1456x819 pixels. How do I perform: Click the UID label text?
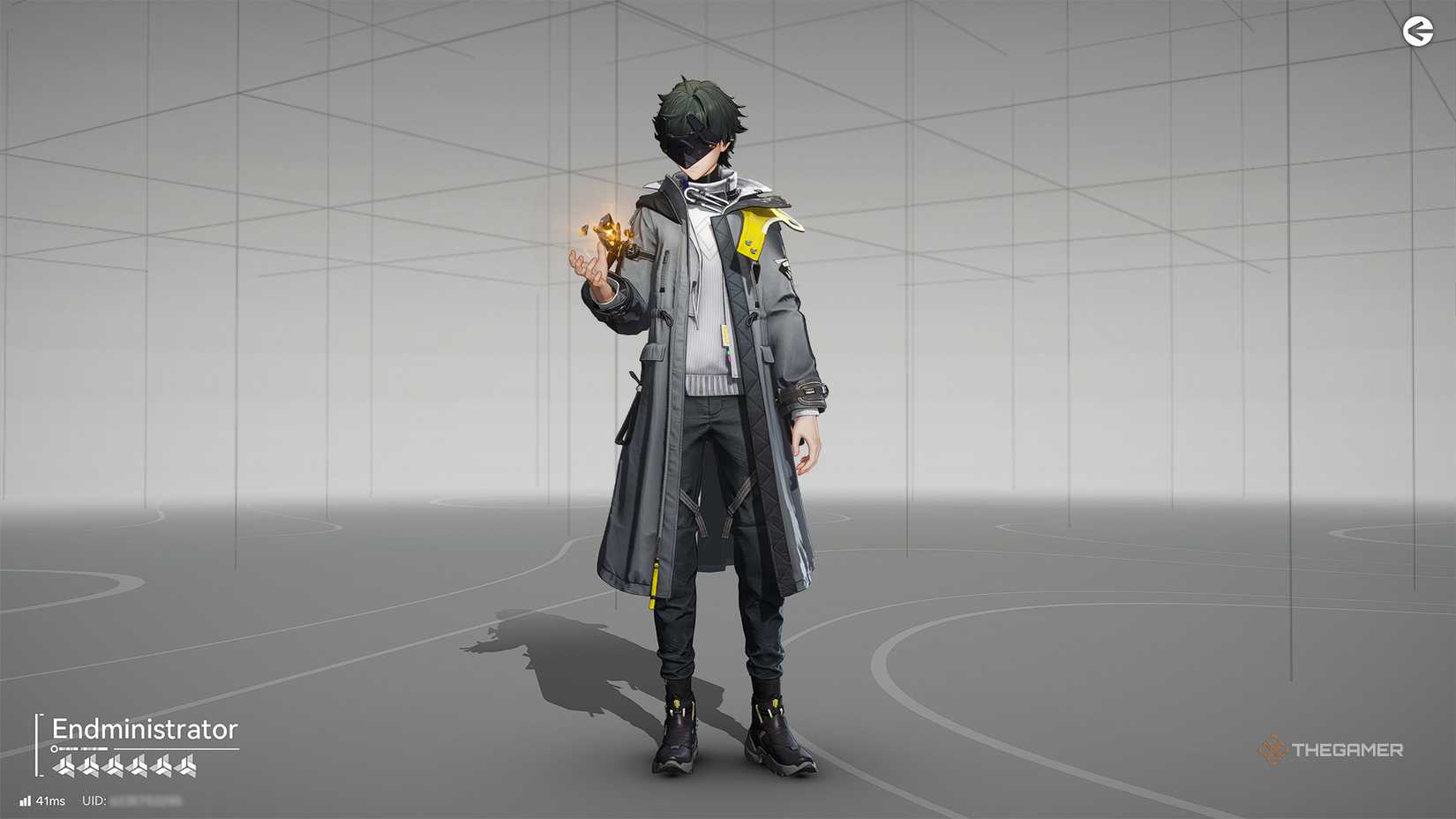93,800
